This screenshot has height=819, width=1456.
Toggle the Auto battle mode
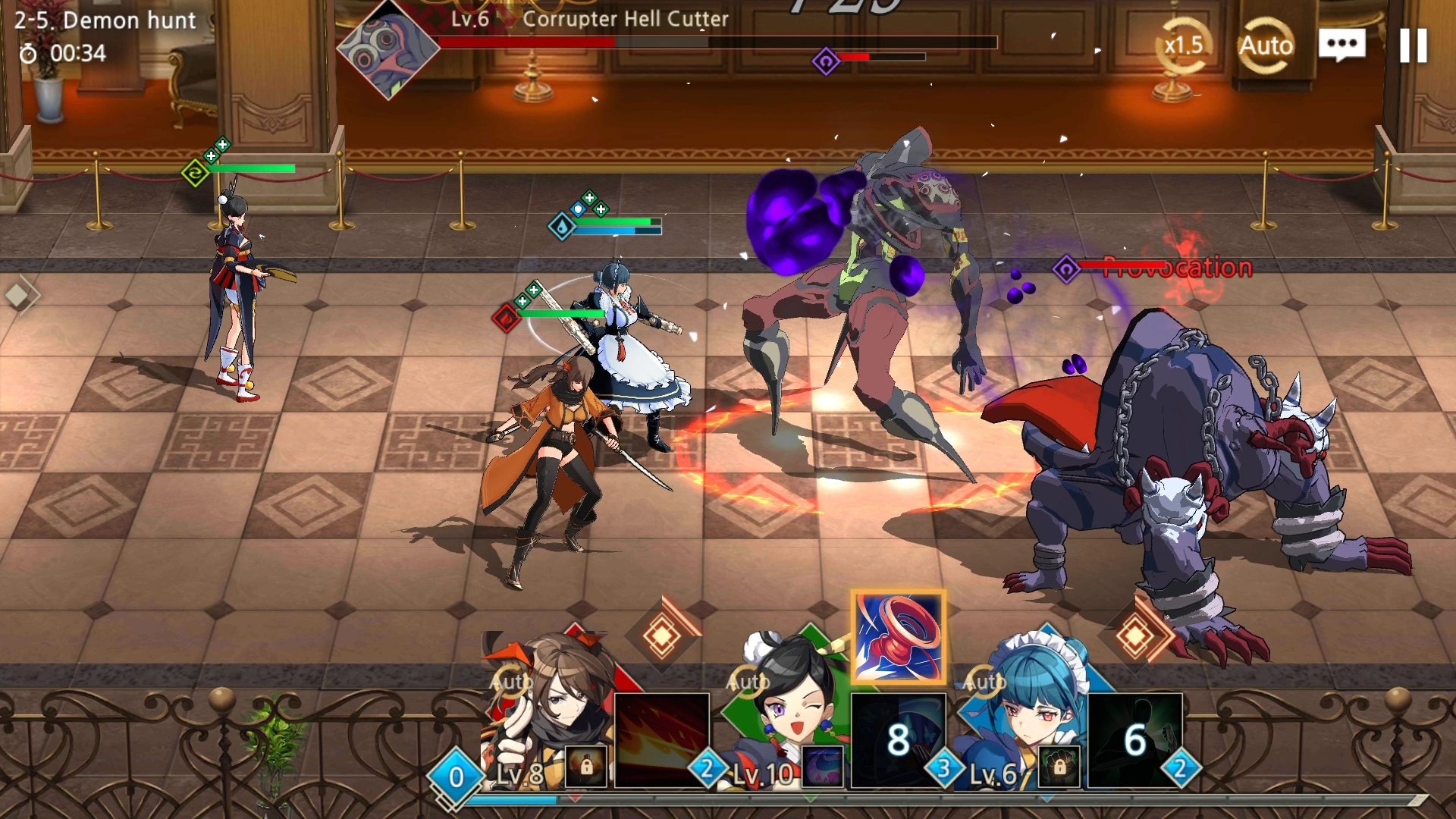point(1266,46)
